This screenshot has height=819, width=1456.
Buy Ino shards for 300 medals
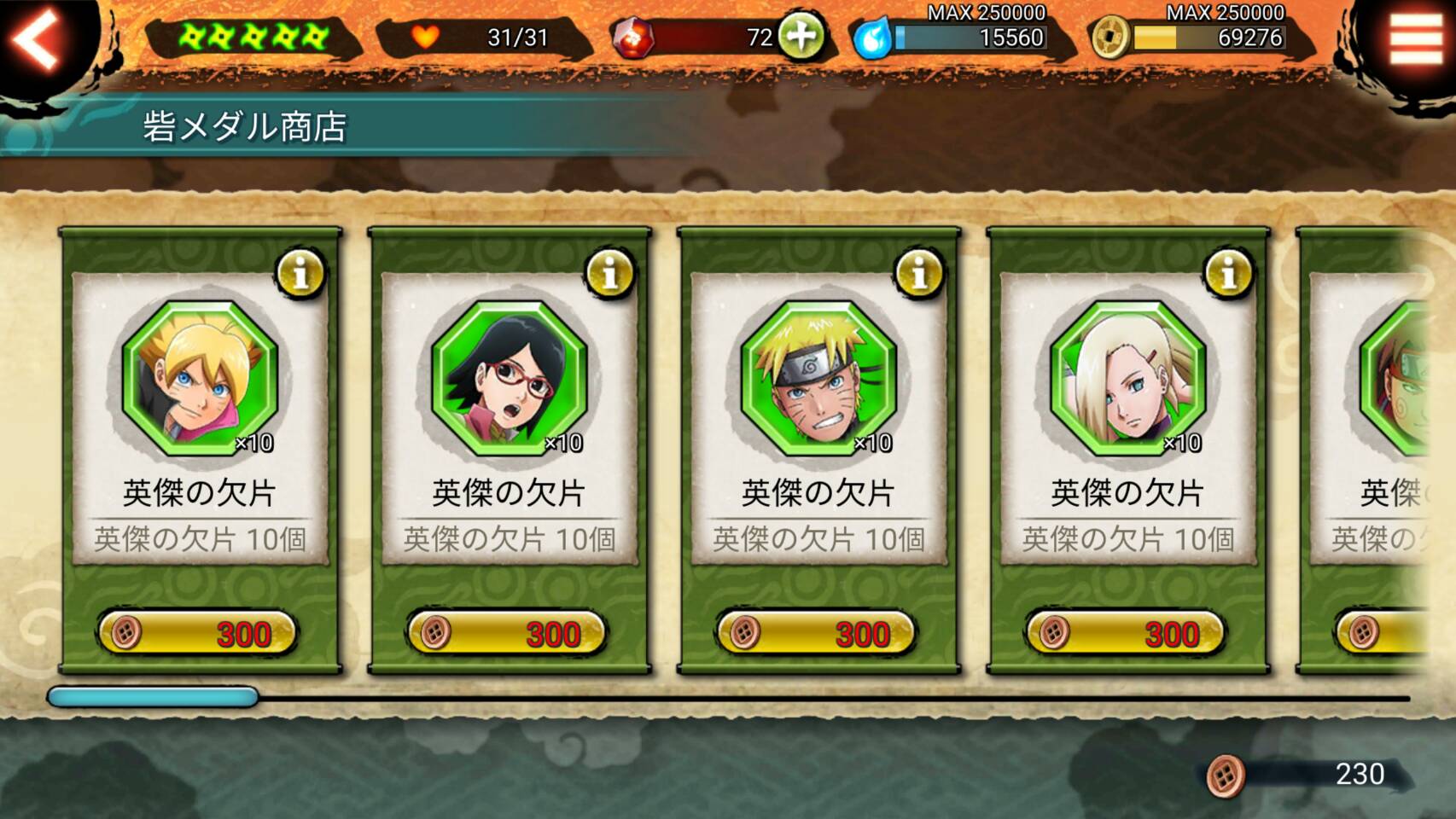click(1127, 634)
